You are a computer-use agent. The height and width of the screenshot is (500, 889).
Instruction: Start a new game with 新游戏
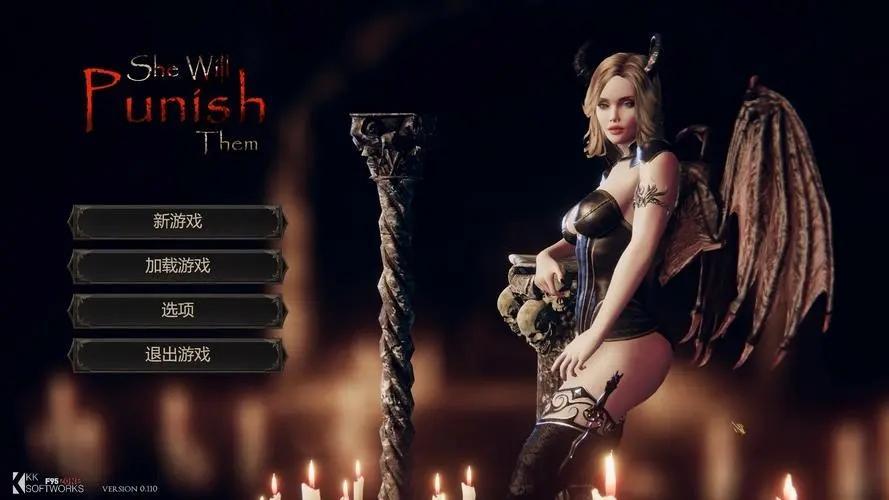tap(177, 222)
